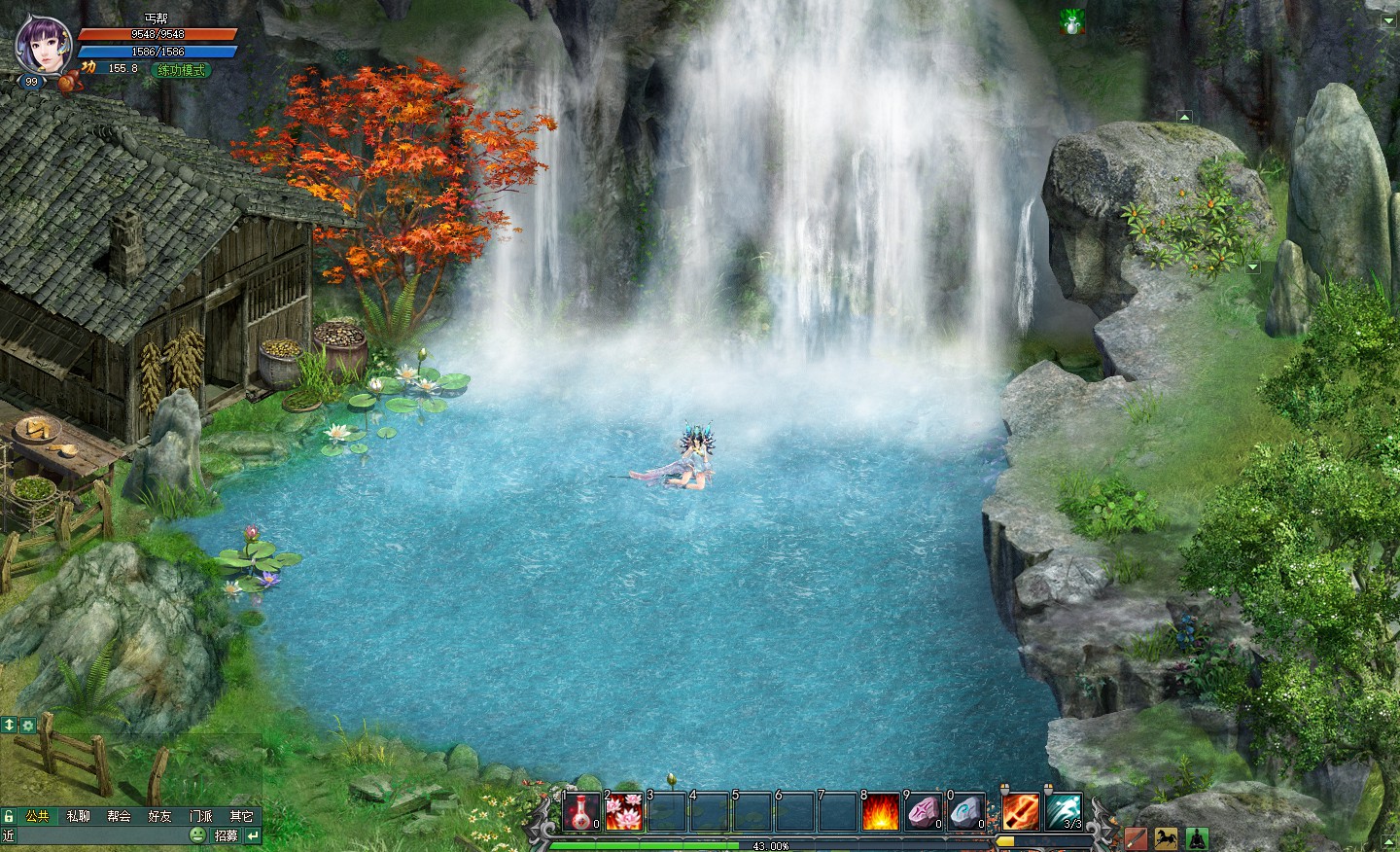The height and width of the screenshot is (852, 1400).
Task: Click the red sword button beside the hotbar
Action: click(x=1136, y=837)
